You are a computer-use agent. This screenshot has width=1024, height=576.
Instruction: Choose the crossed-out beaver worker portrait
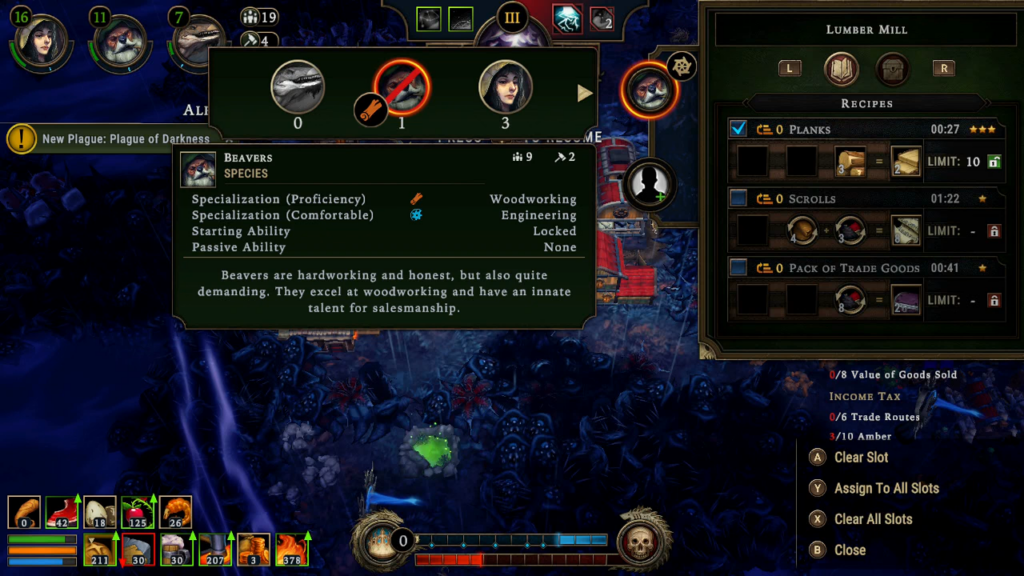tap(401, 86)
